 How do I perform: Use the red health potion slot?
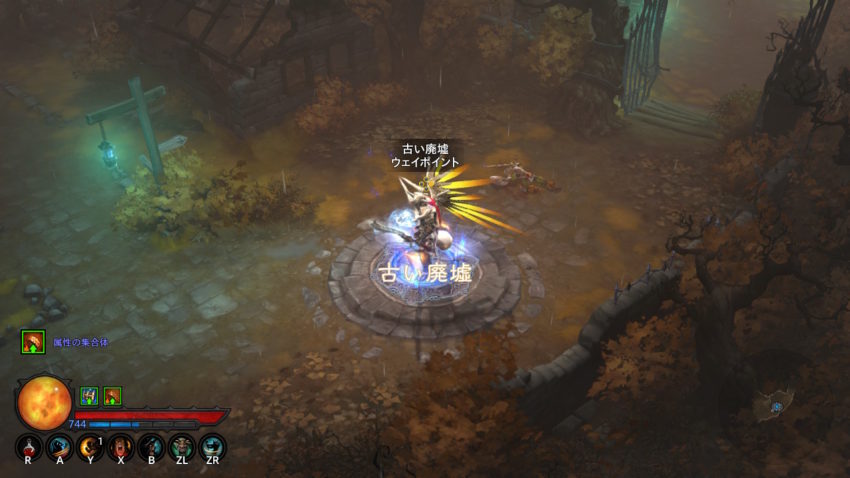pos(28,446)
